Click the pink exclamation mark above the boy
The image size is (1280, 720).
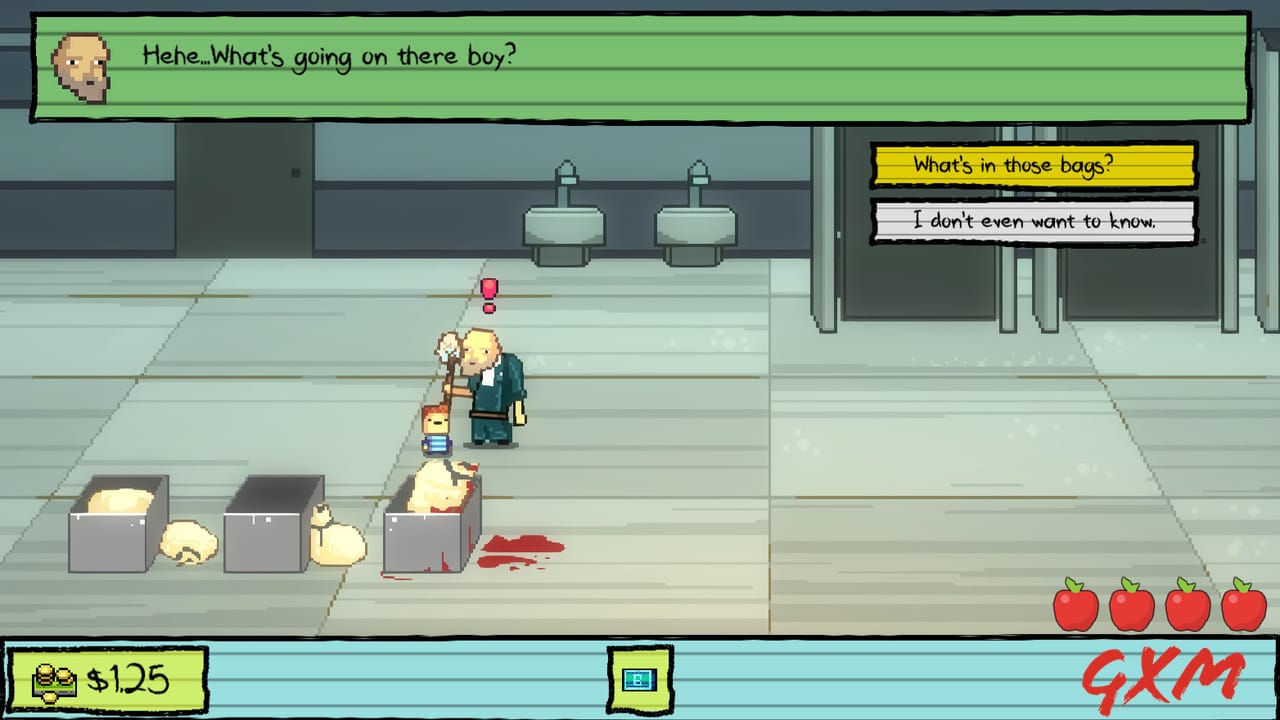(489, 293)
